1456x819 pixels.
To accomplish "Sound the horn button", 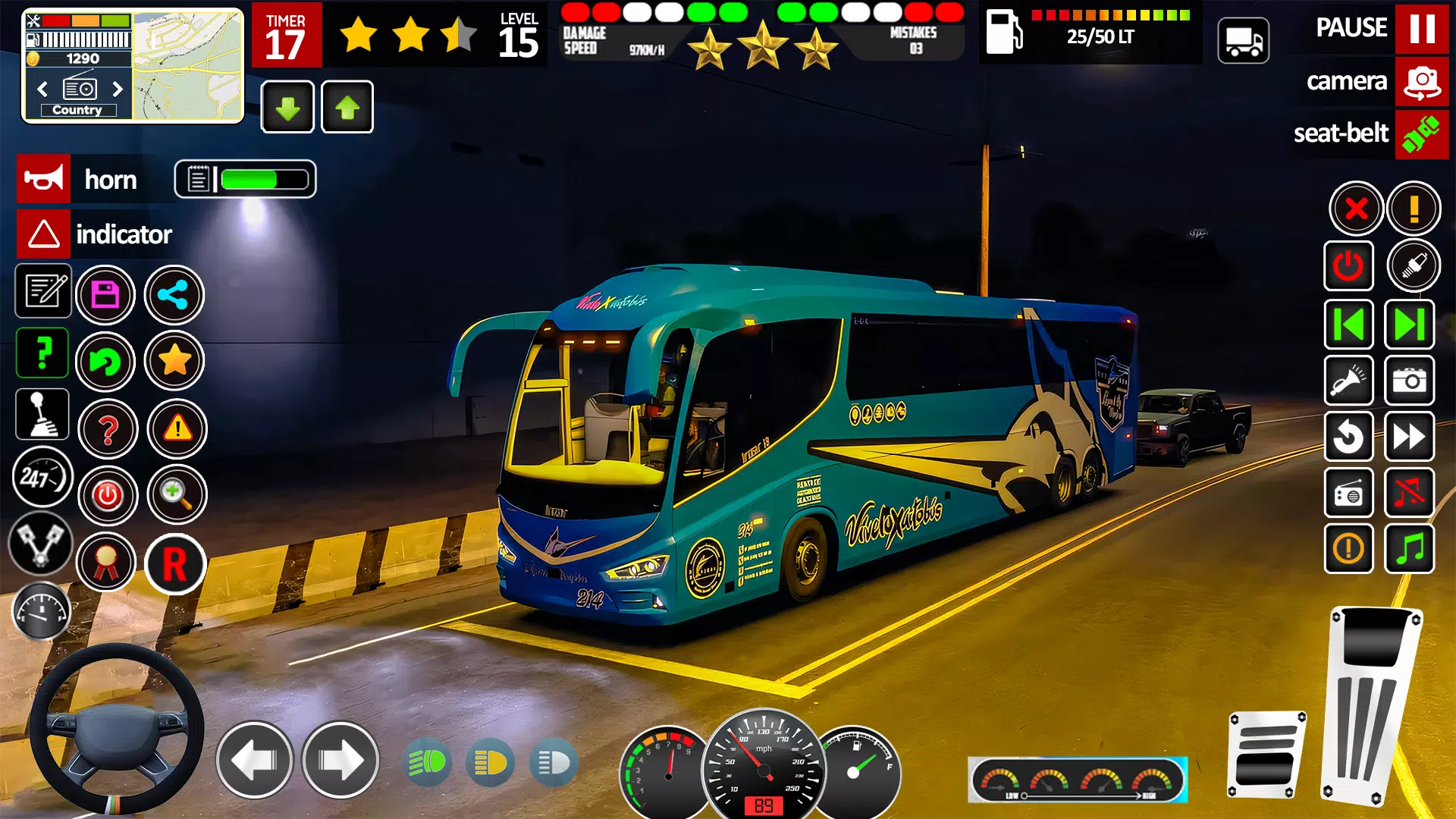I will [43, 179].
